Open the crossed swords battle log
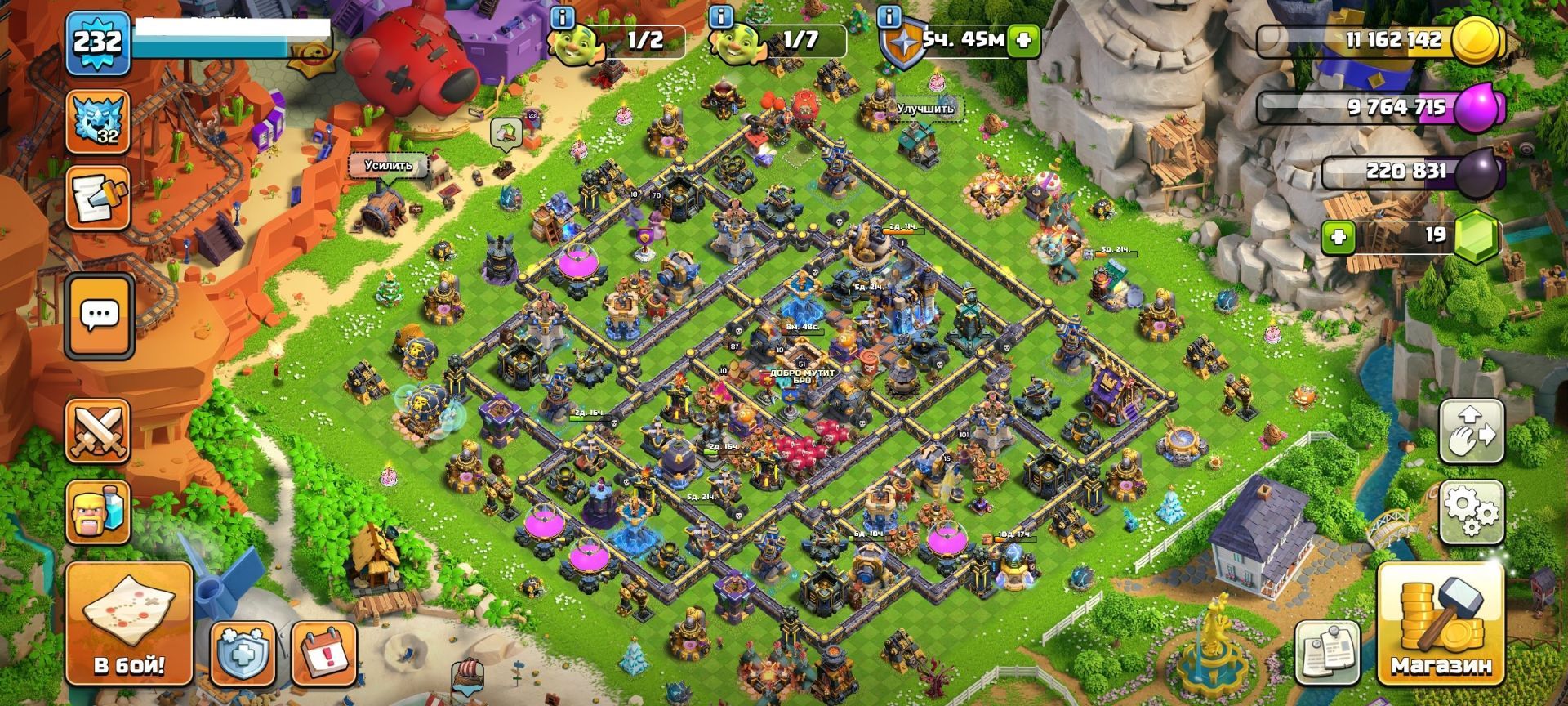The width and height of the screenshot is (1568, 706). [98, 431]
